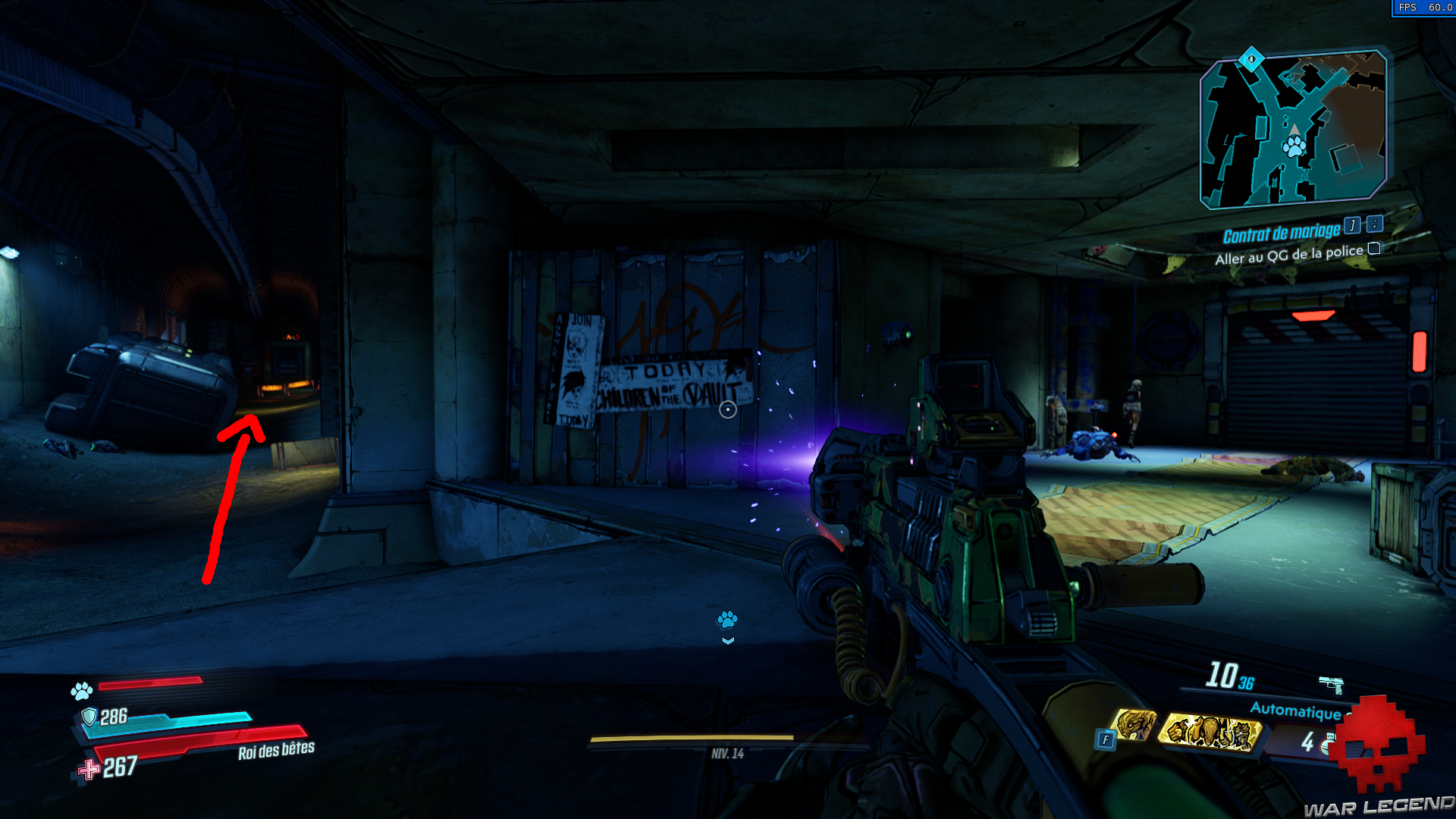Click the Aller au QG de la police objective
1456x819 pixels.
[1289, 256]
